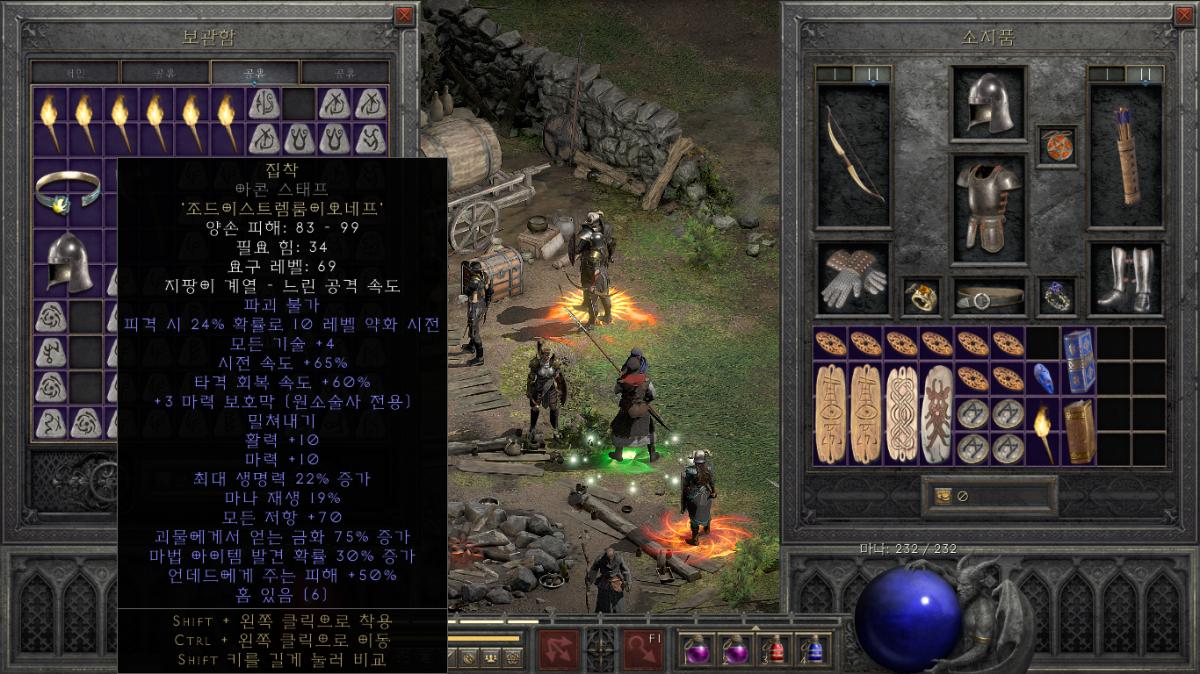Switch to the personal (개인) stash tab
The height and width of the screenshot is (674, 1200).
point(75,73)
